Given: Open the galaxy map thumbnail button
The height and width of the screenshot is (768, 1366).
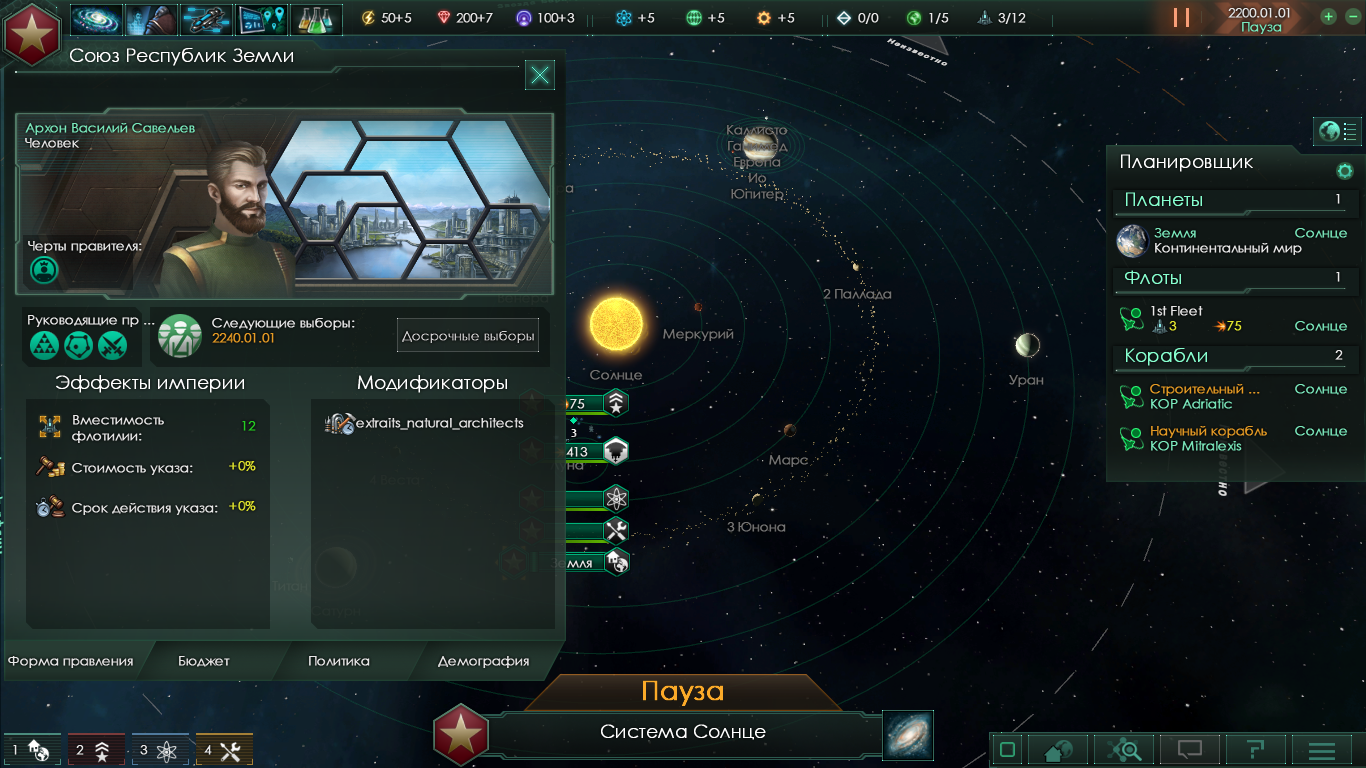Looking at the screenshot, I should click(x=908, y=735).
